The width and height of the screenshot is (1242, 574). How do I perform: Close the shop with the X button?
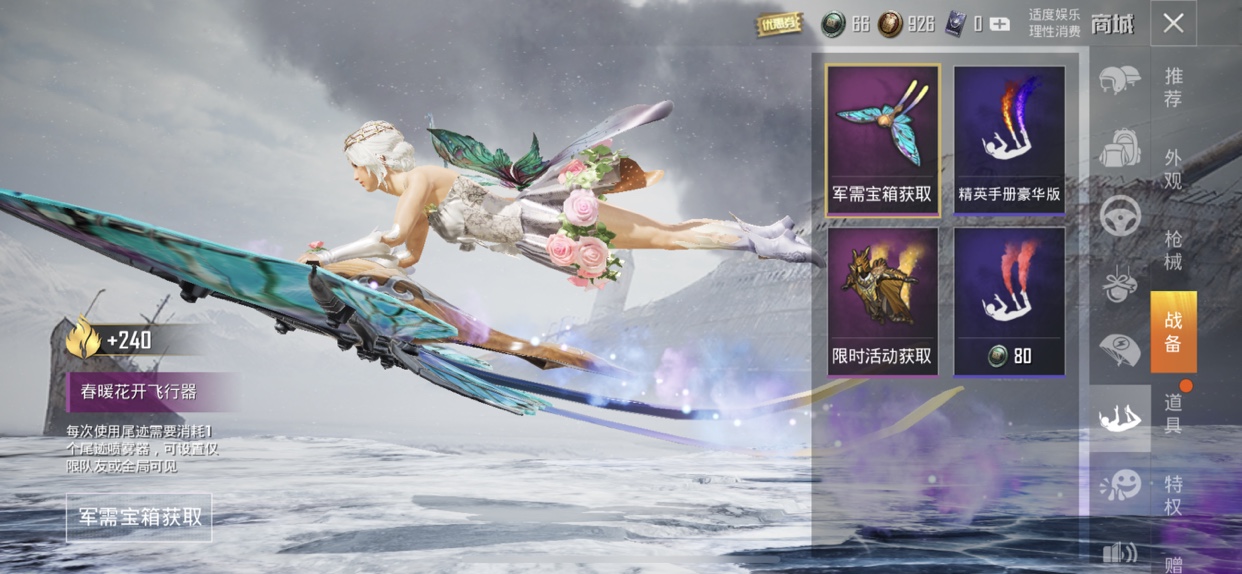[x=1173, y=23]
